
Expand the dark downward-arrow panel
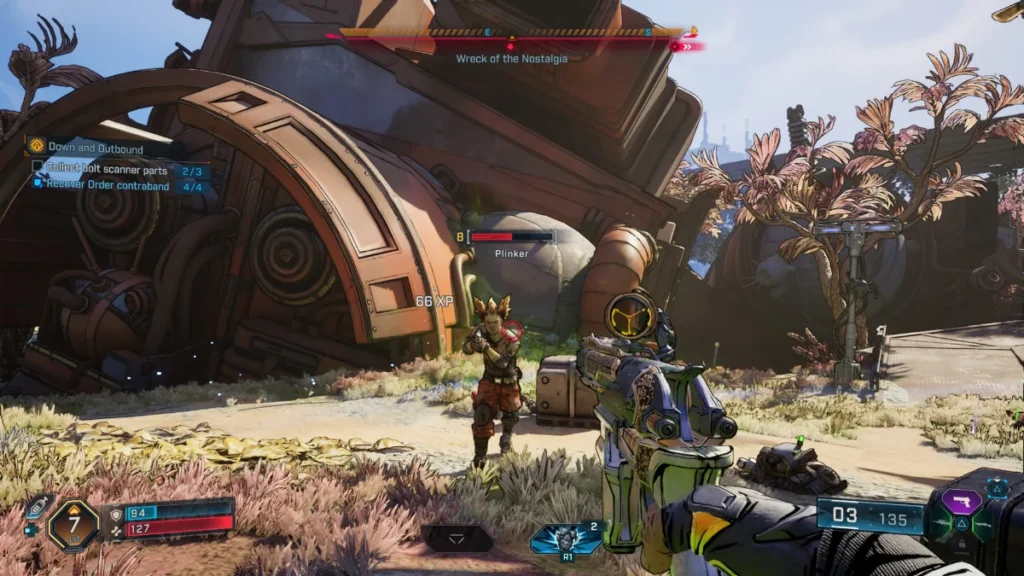(x=457, y=540)
